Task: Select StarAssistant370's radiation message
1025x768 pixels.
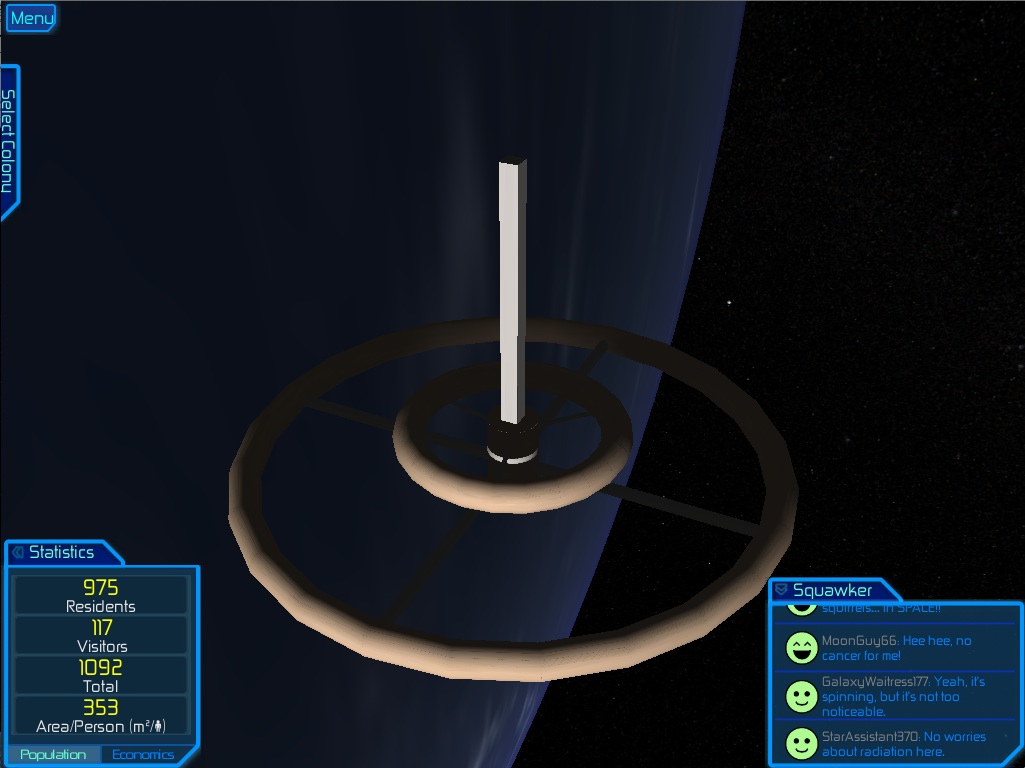Action: pyautogui.click(x=903, y=744)
